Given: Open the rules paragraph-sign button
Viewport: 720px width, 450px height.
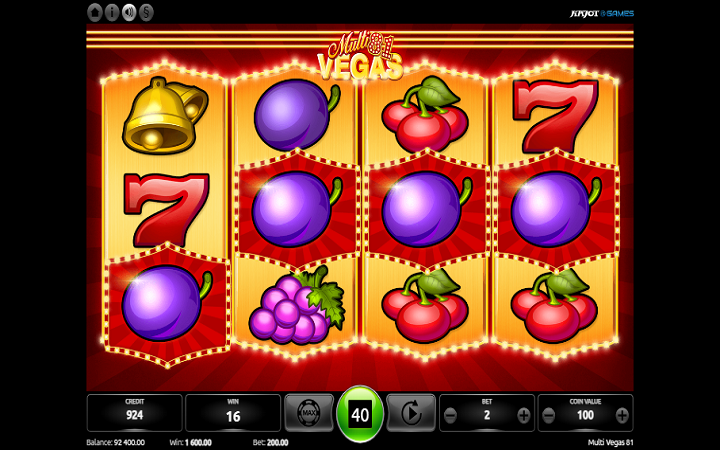Looking at the screenshot, I should point(146,12).
